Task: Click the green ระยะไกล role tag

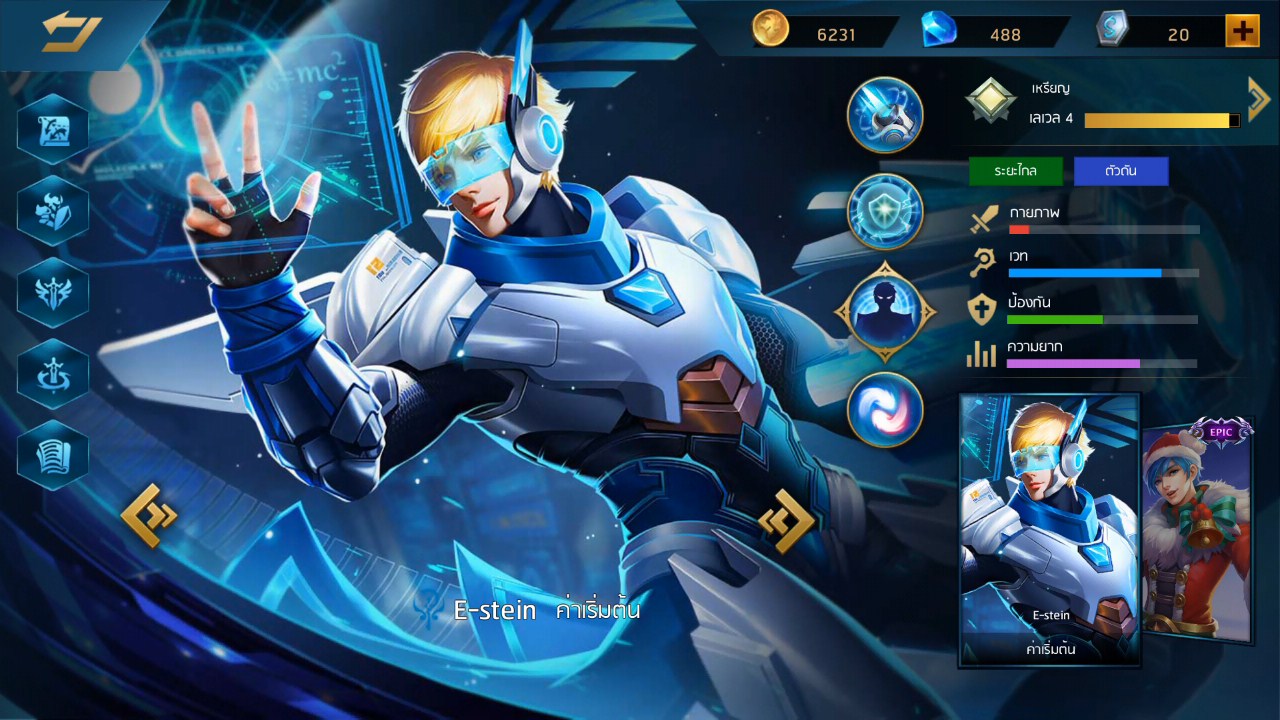Action: (1015, 171)
